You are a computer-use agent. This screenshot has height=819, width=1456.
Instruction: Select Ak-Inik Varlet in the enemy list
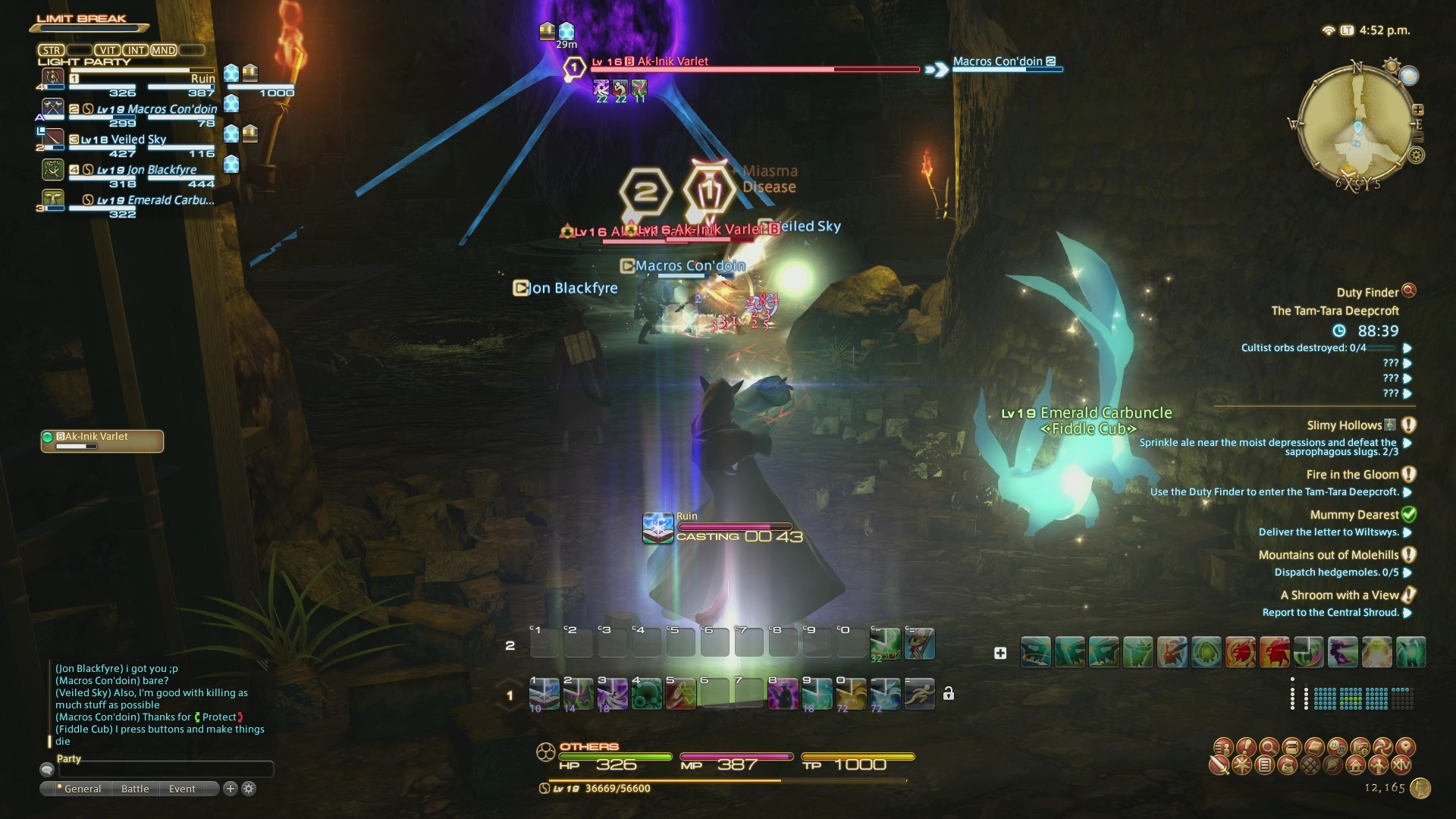(102, 441)
